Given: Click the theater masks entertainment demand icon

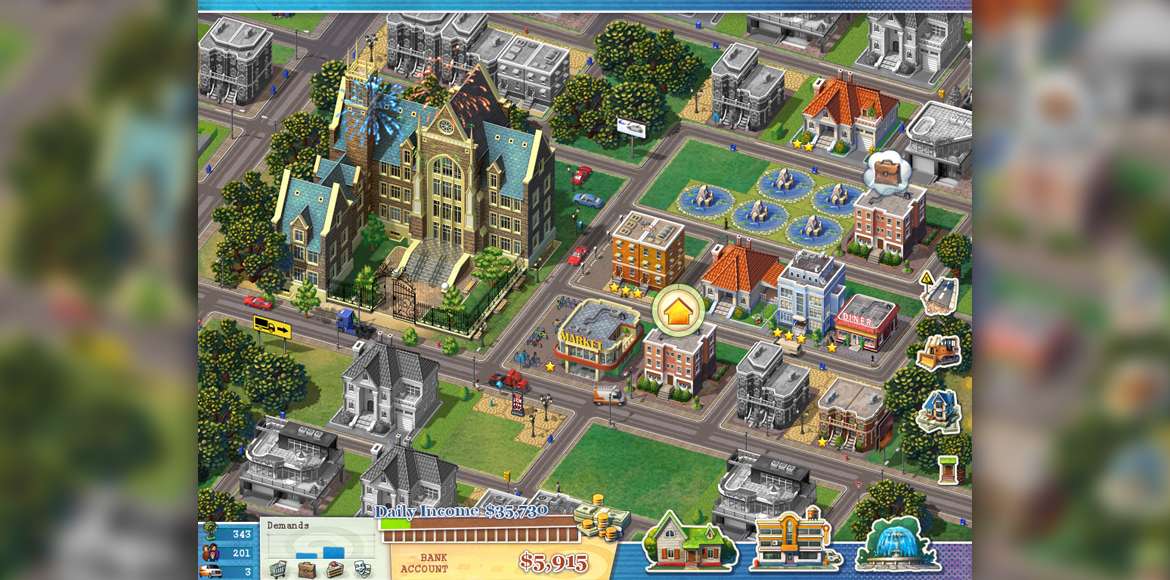Looking at the screenshot, I should point(361,569).
